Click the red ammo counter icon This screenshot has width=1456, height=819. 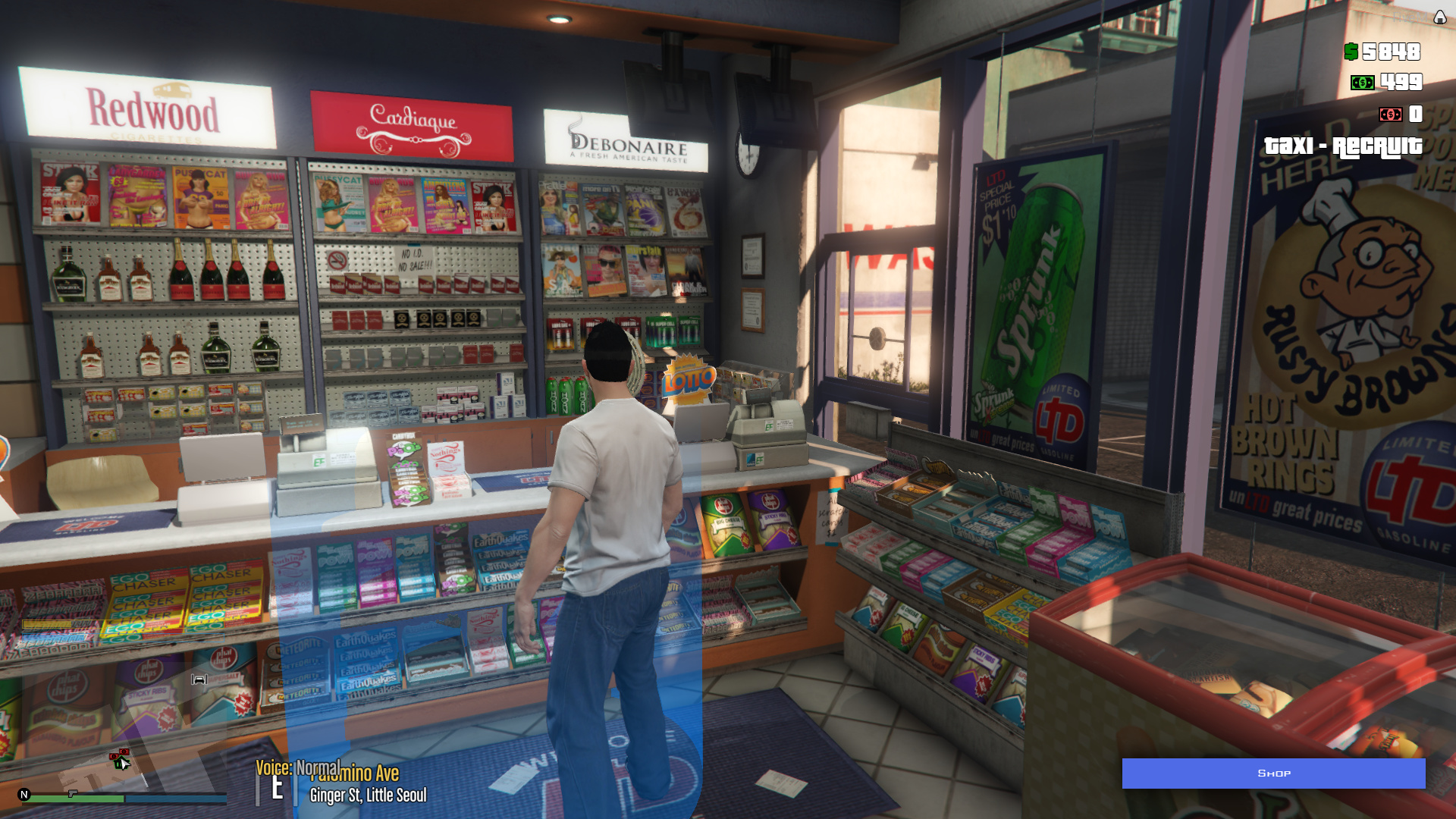click(1390, 115)
